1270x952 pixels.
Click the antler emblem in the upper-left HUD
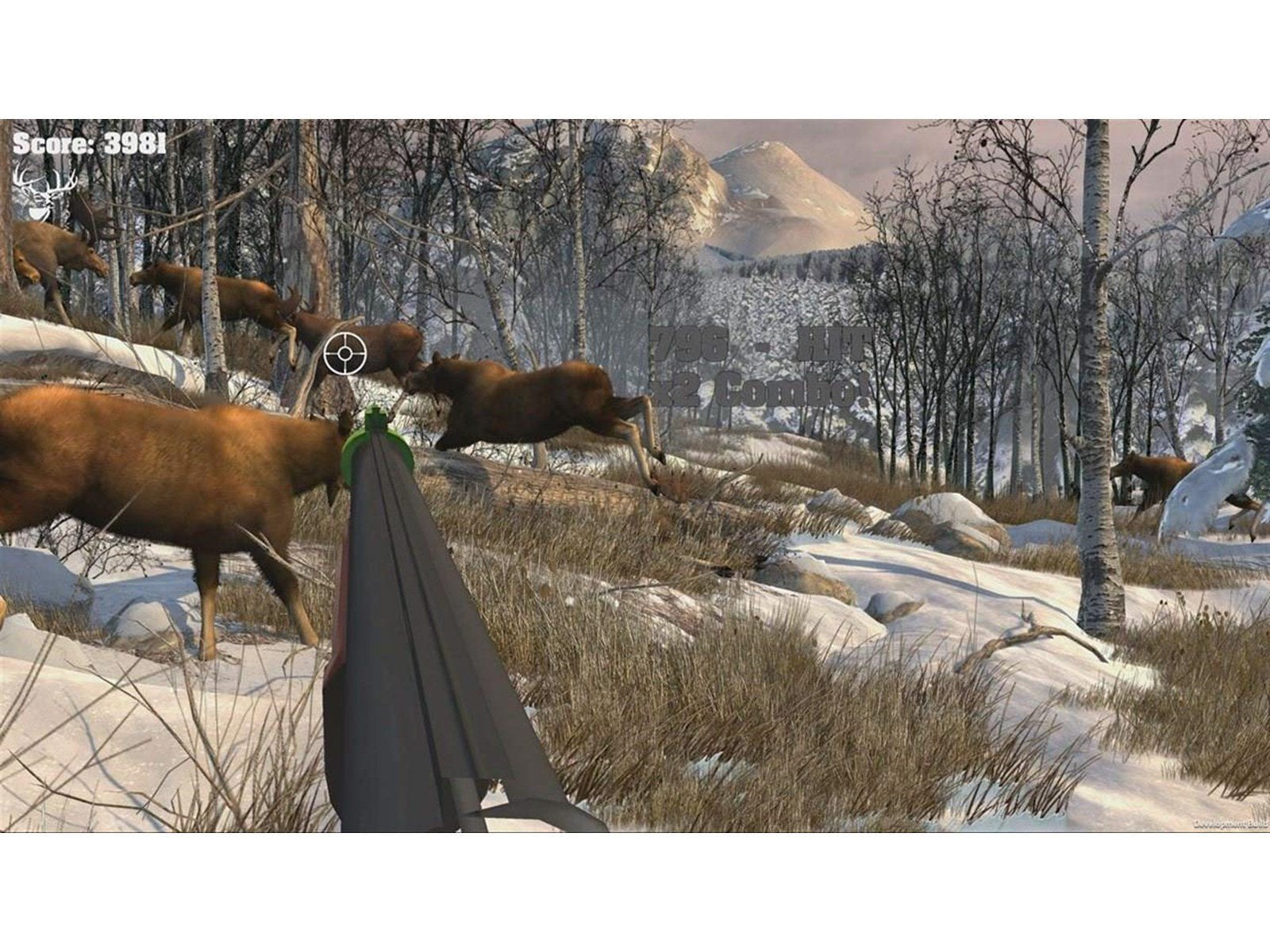(x=44, y=195)
